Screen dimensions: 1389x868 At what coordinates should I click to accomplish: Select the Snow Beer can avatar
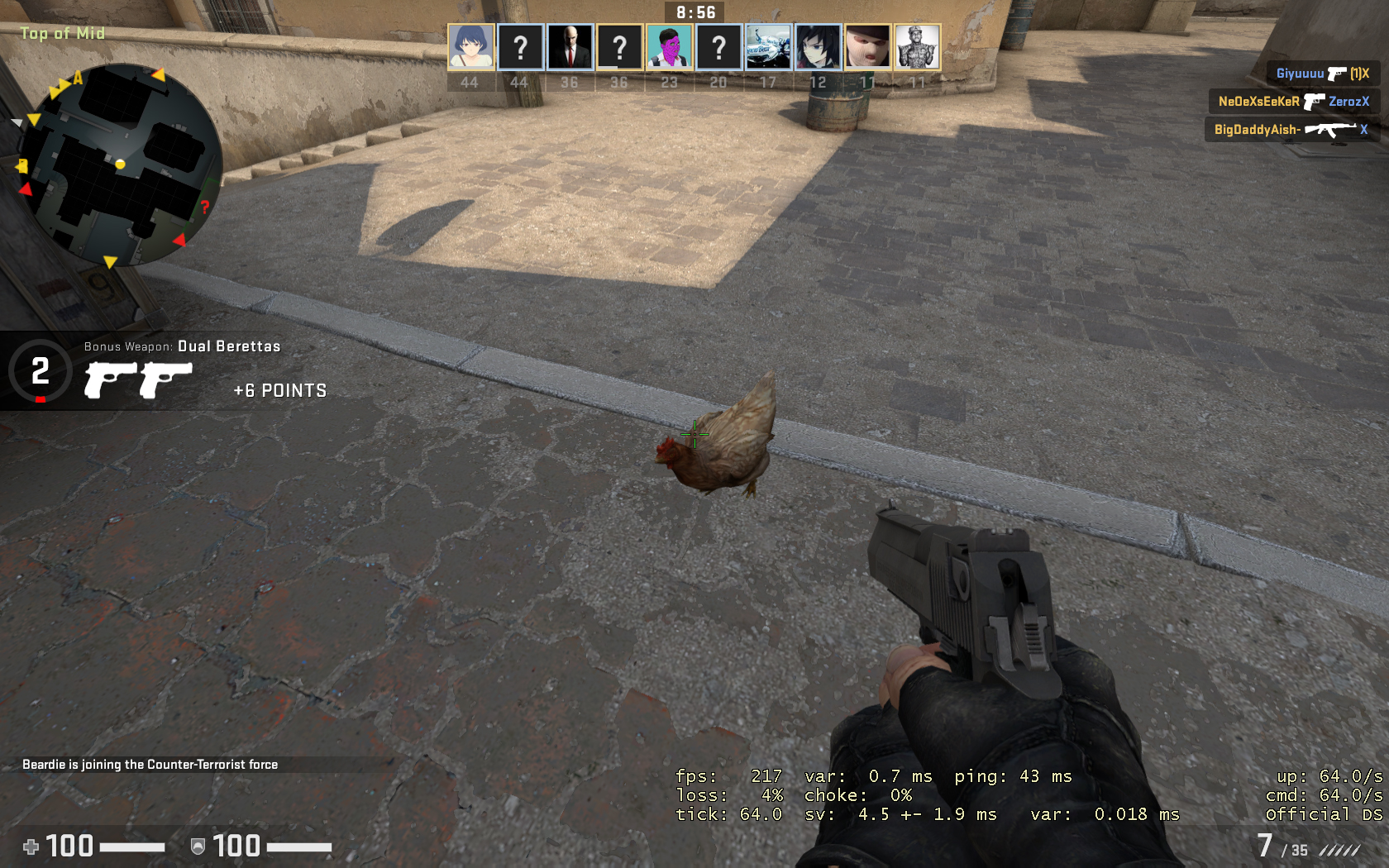[769, 46]
